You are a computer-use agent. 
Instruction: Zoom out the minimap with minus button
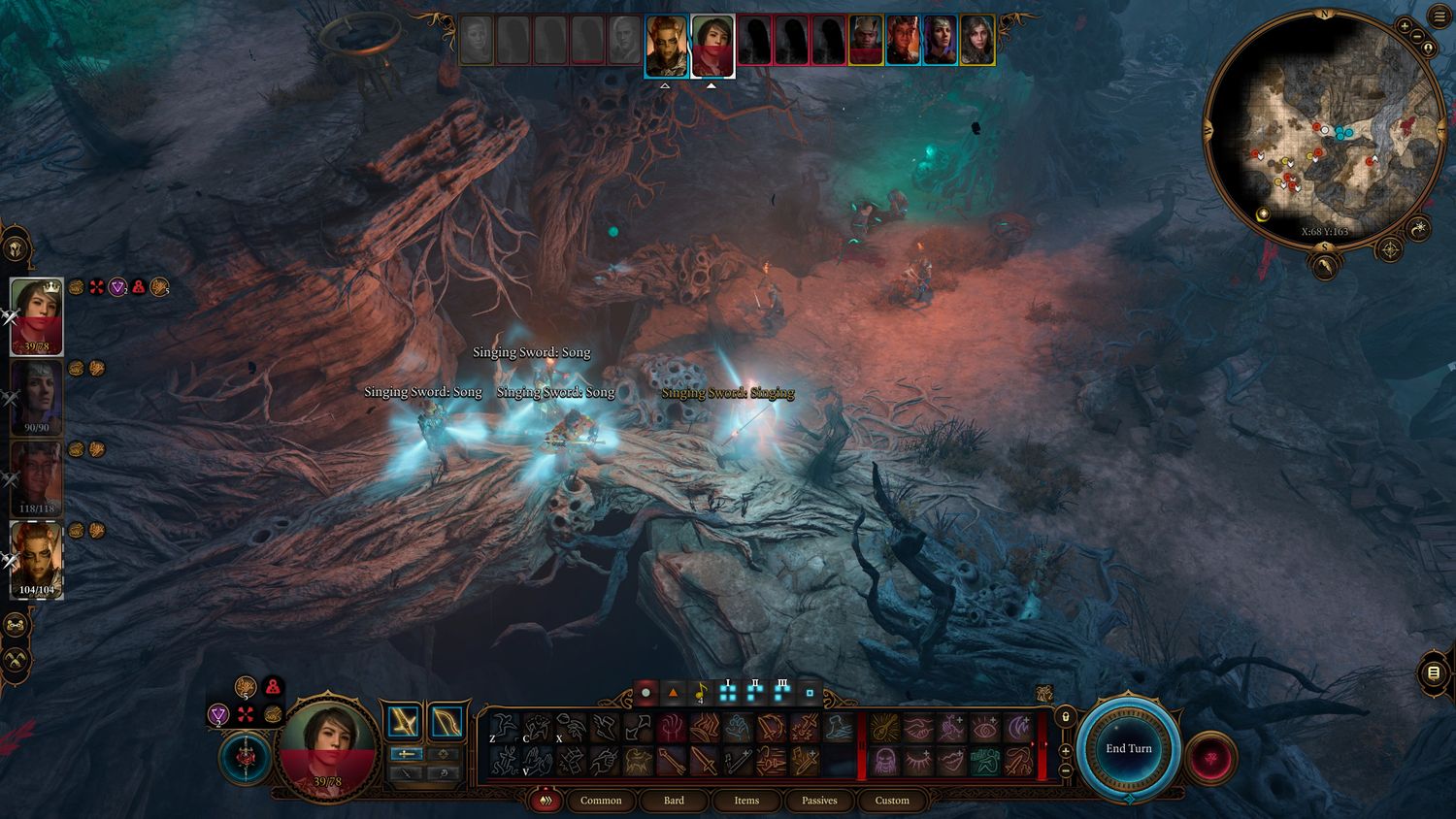coord(1416,37)
